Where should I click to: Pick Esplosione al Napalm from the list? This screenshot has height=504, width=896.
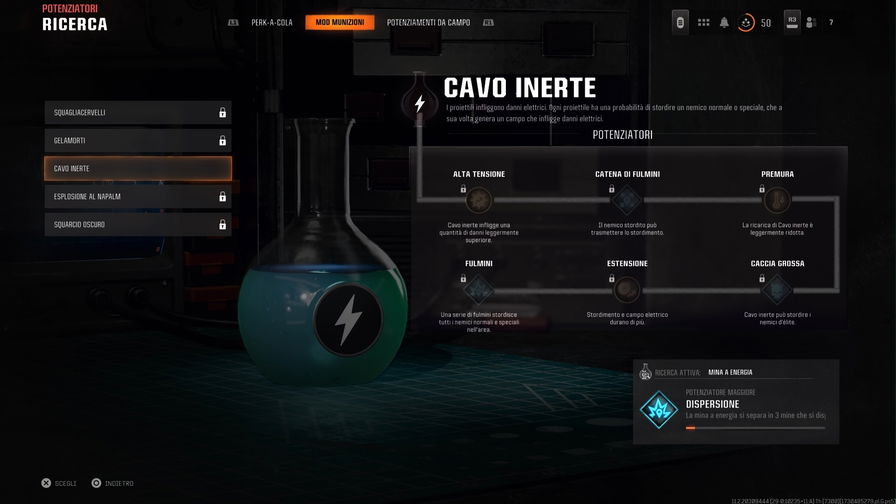click(x=138, y=196)
